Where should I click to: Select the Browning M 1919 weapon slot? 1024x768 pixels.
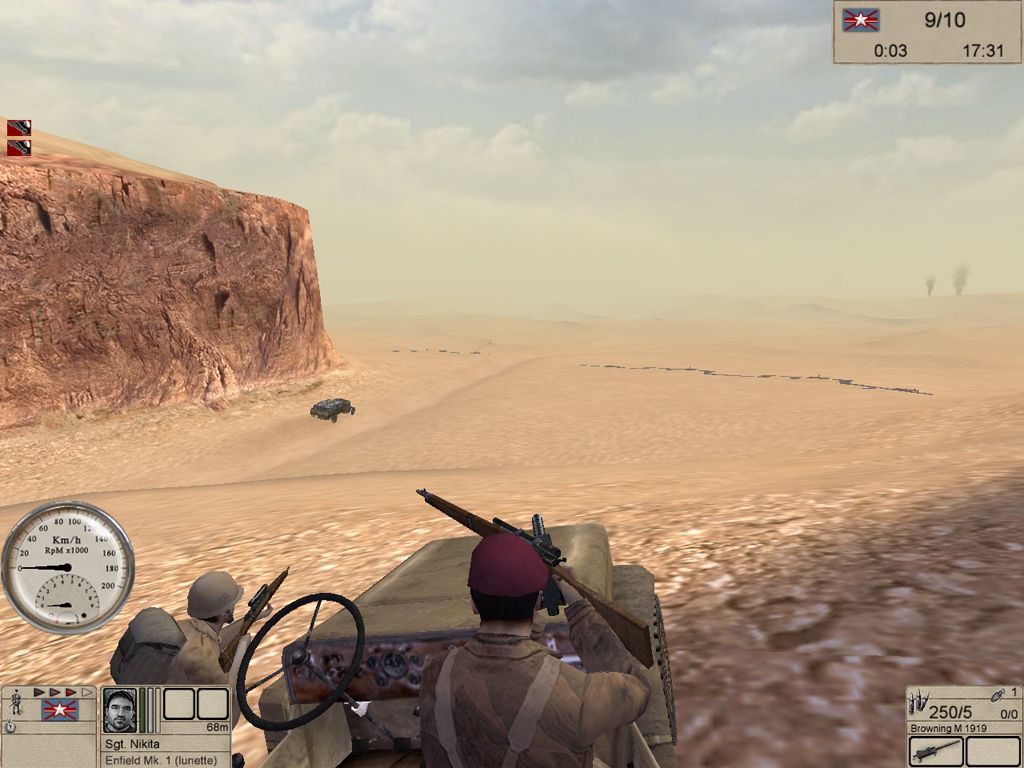936,751
